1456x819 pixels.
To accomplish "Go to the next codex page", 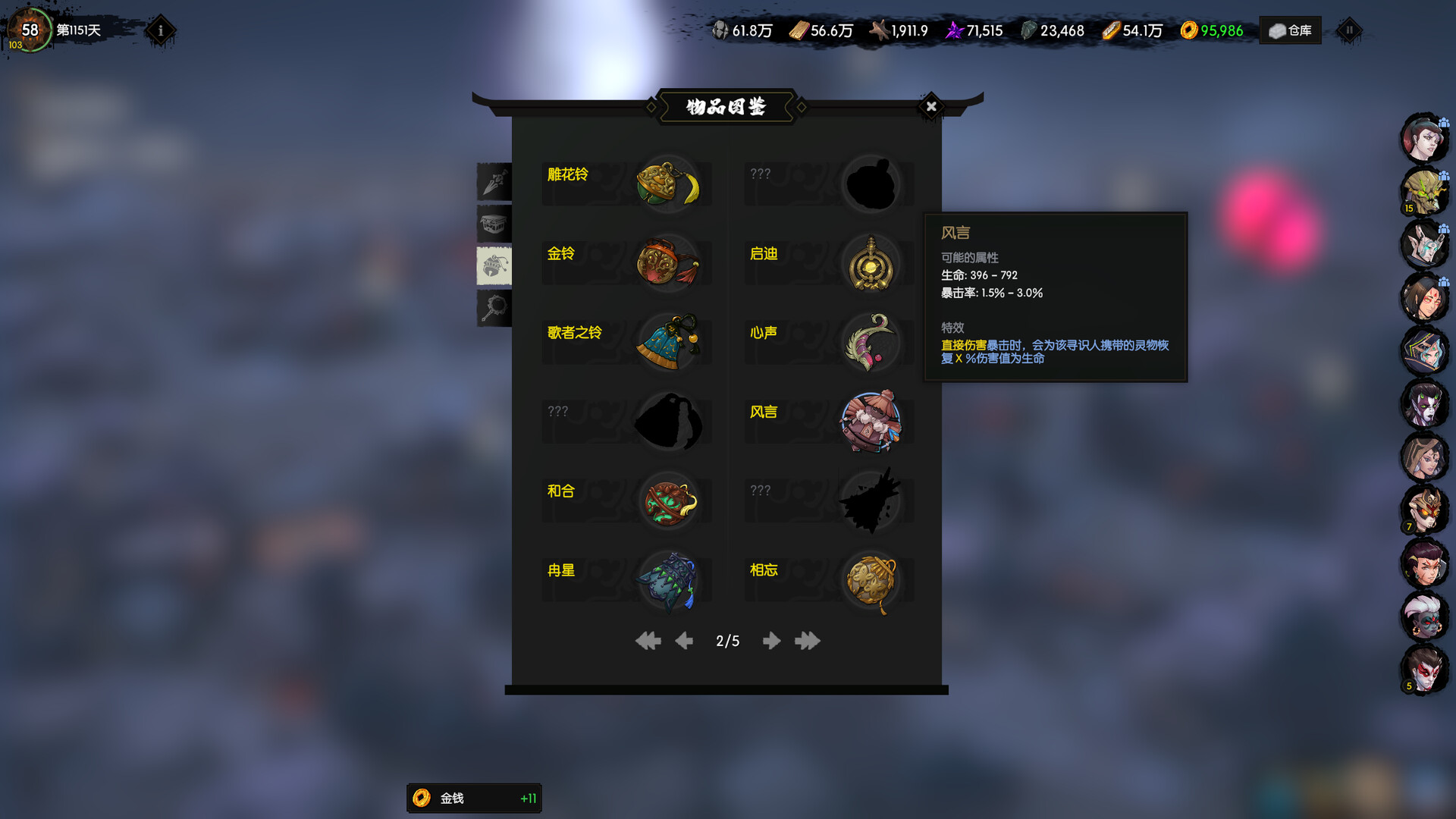I will (x=771, y=641).
